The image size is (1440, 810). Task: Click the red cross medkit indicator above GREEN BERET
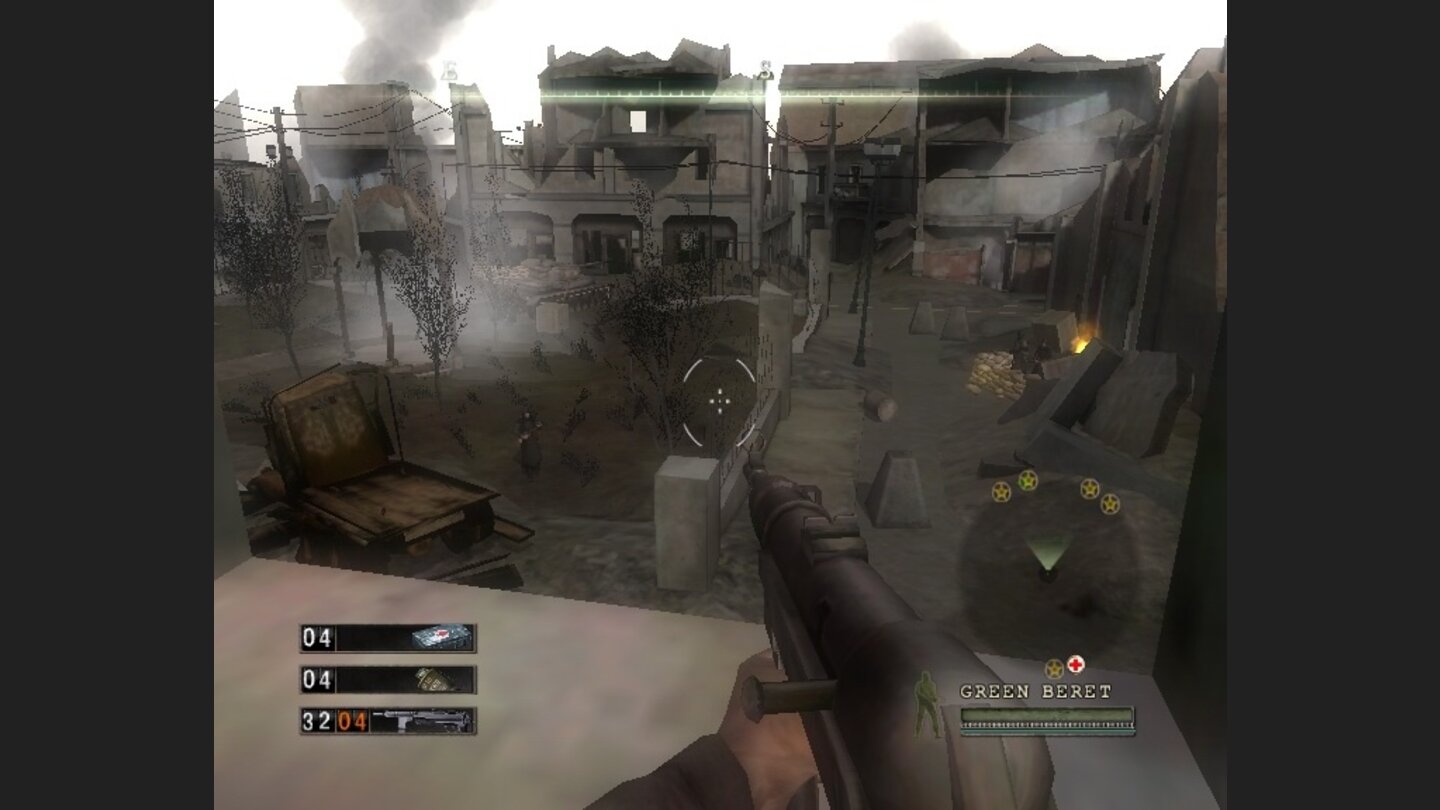1076,664
